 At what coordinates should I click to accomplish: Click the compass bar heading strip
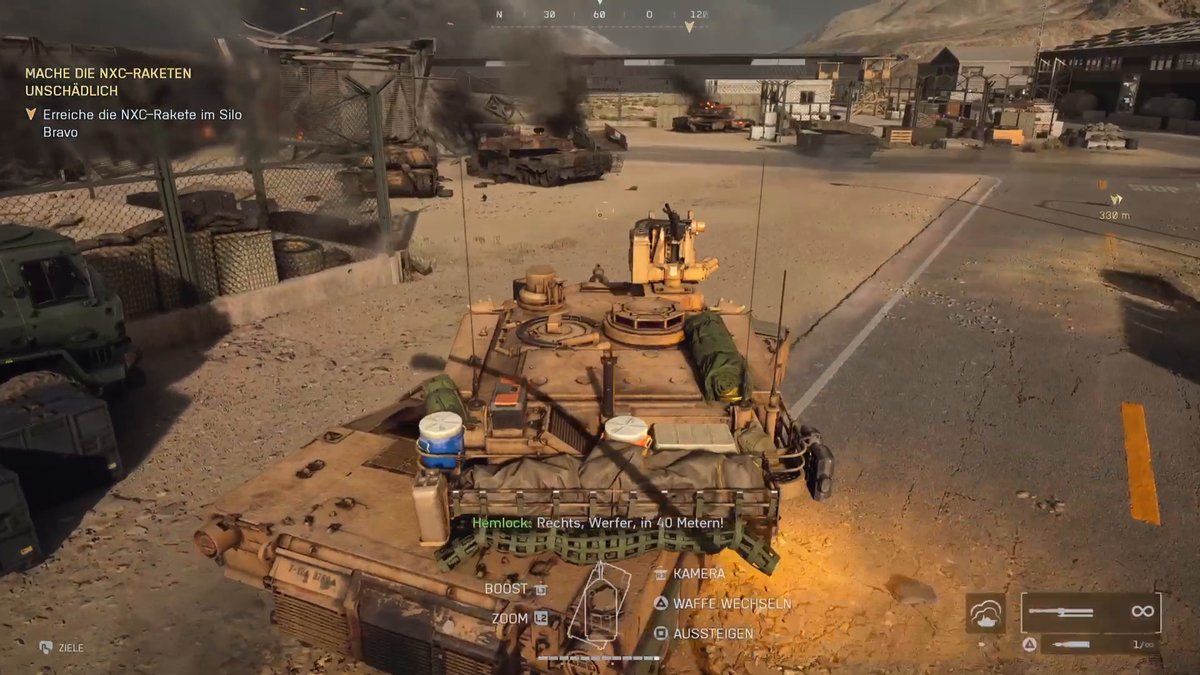(x=600, y=15)
